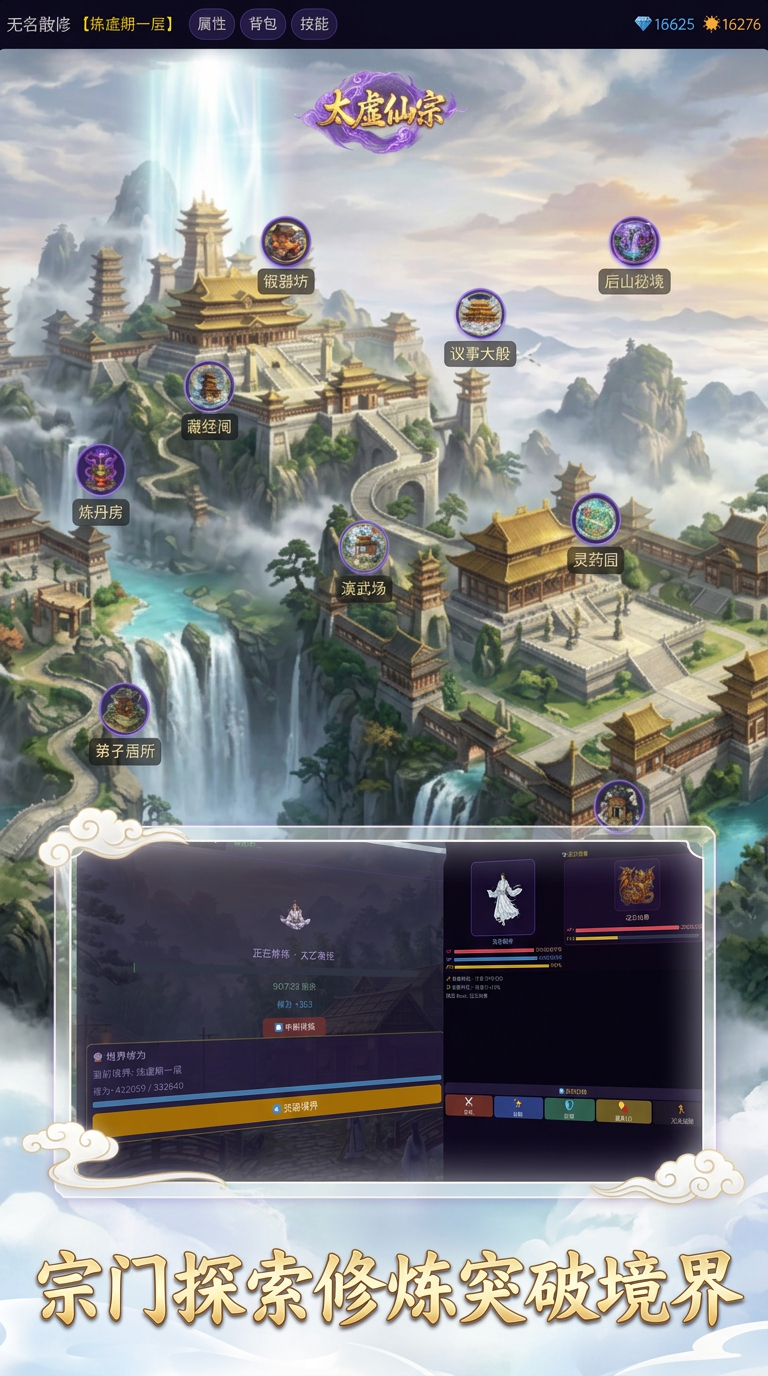Select the white-robed cultivator portrait
The height and width of the screenshot is (1376, 768).
tap(503, 894)
